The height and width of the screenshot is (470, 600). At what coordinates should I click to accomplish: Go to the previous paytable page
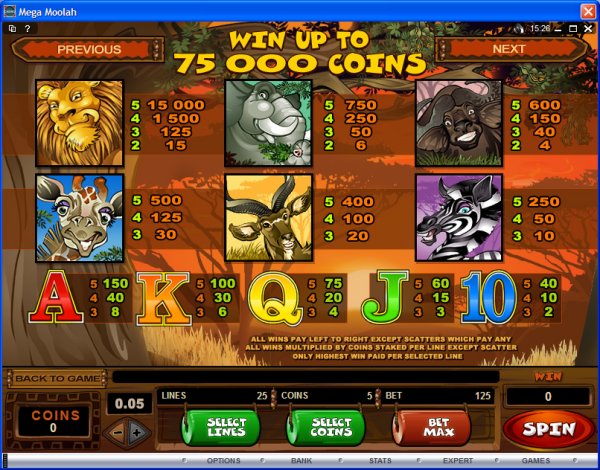pyautogui.click(x=88, y=48)
